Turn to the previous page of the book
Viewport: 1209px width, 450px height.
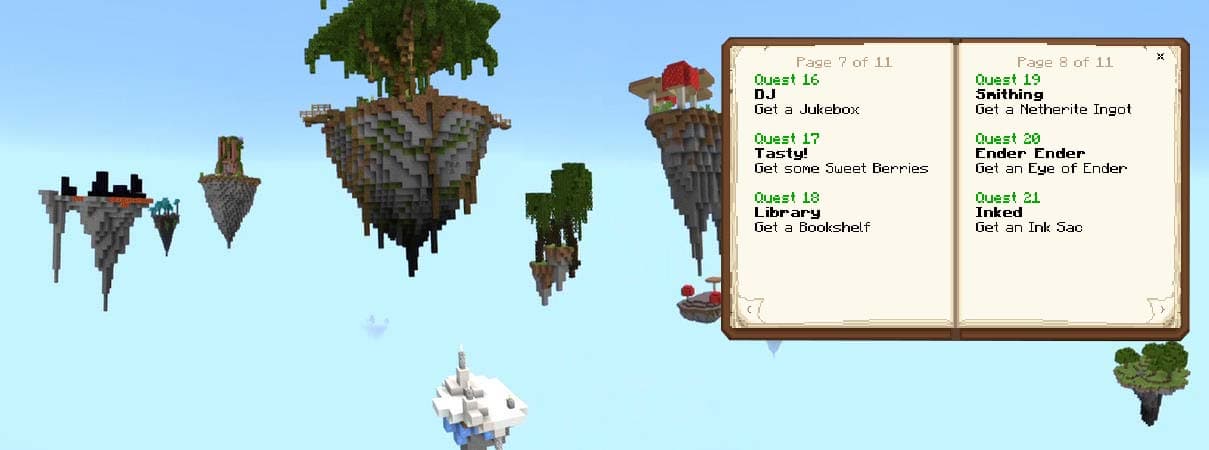pyautogui.click(x=751, y=310)
